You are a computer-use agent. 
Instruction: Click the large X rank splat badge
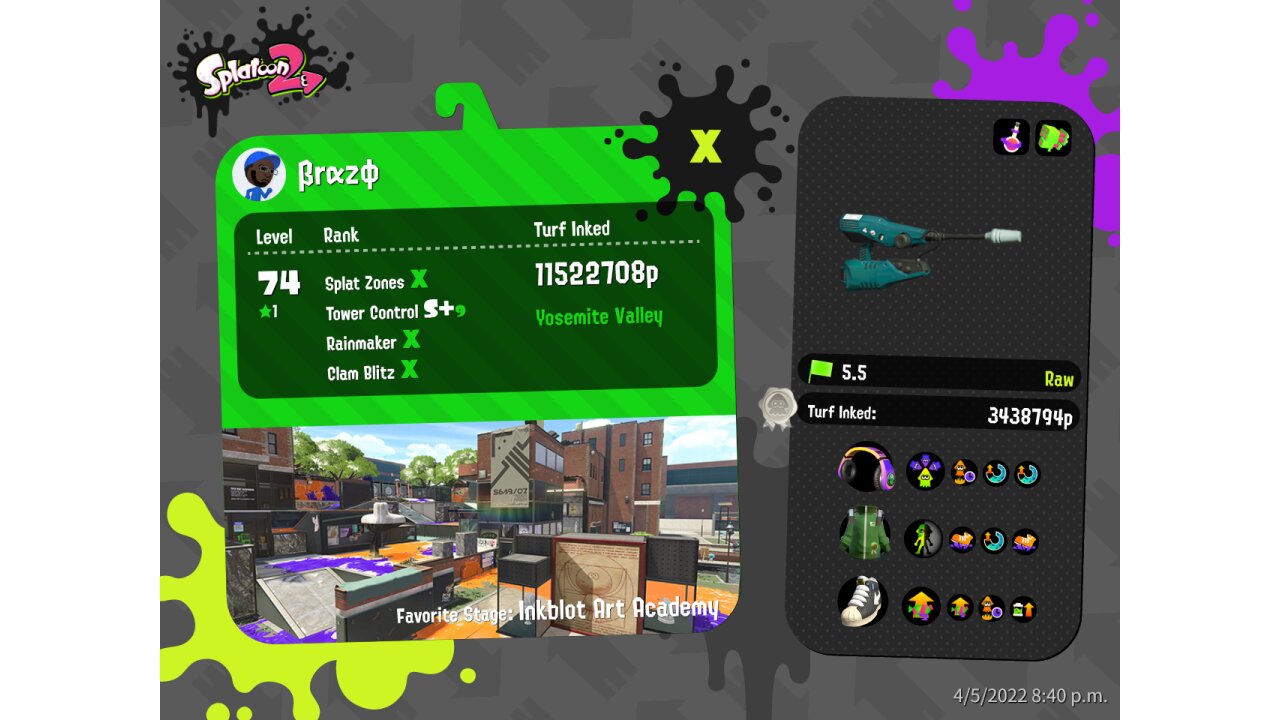(705, 146)
